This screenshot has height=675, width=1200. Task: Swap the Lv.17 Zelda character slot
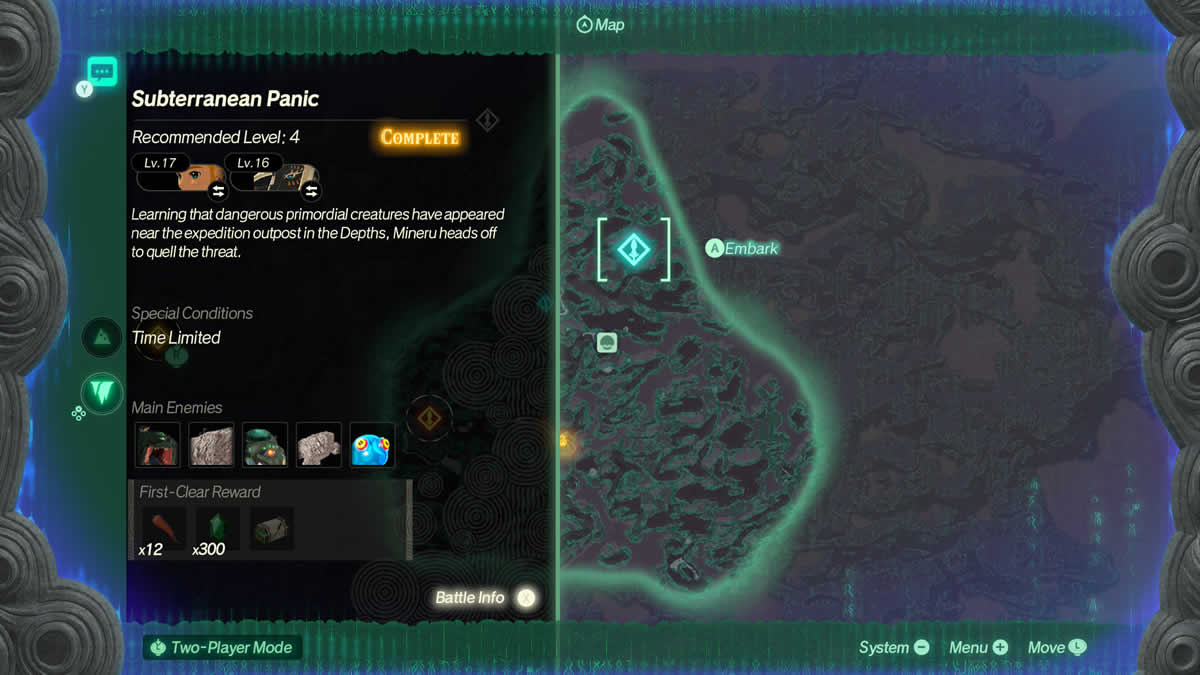pyautogui.click(x=217, y=189)
